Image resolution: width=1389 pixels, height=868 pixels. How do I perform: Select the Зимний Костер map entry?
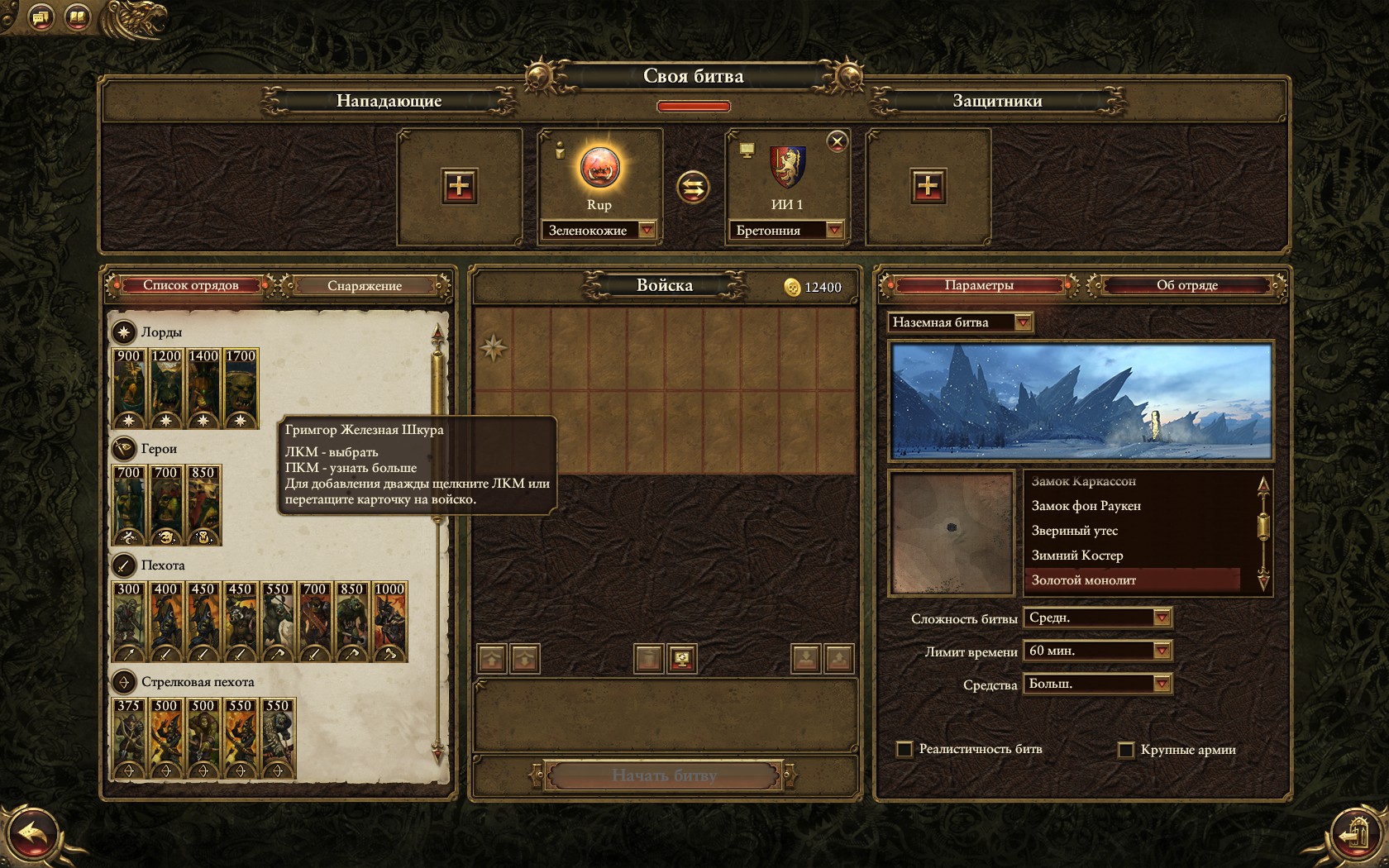1076,556
